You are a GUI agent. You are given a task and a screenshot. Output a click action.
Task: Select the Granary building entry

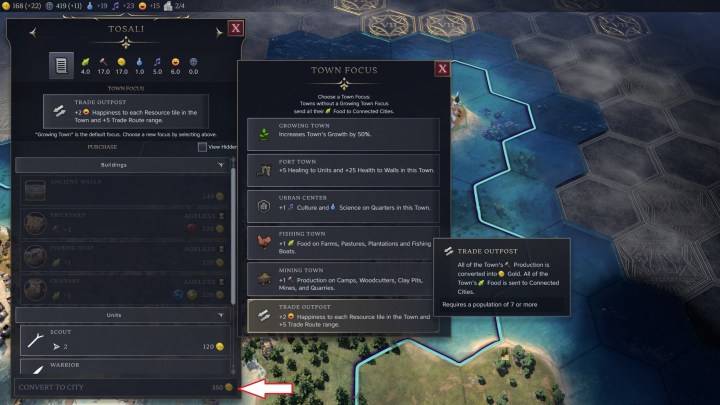click(124, 288)
